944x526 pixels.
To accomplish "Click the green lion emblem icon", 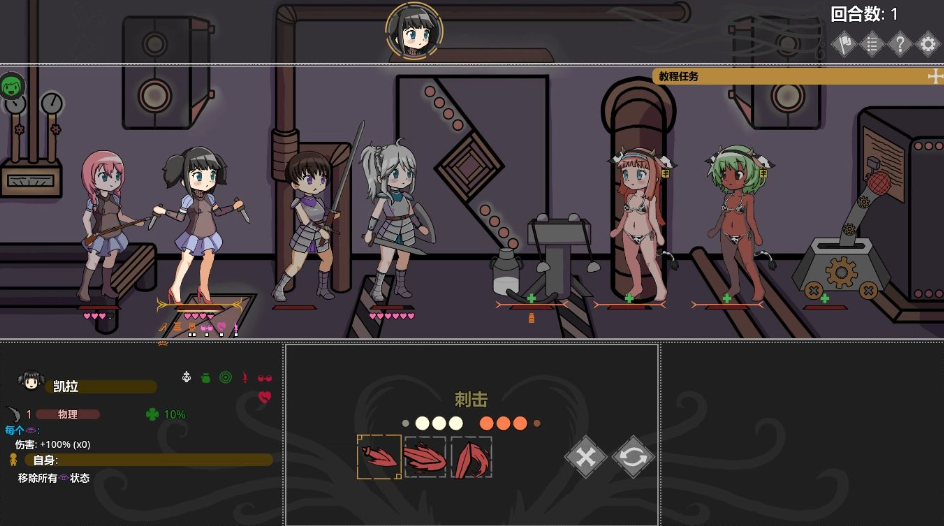I will [12, 86].
